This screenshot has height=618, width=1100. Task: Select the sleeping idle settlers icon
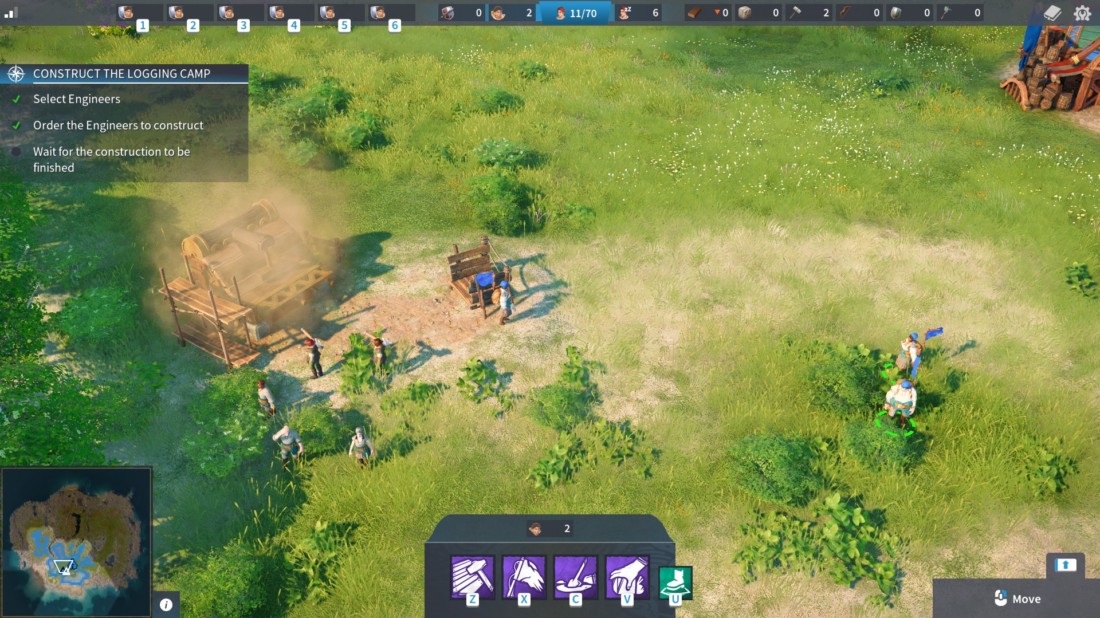click(638, 13)
